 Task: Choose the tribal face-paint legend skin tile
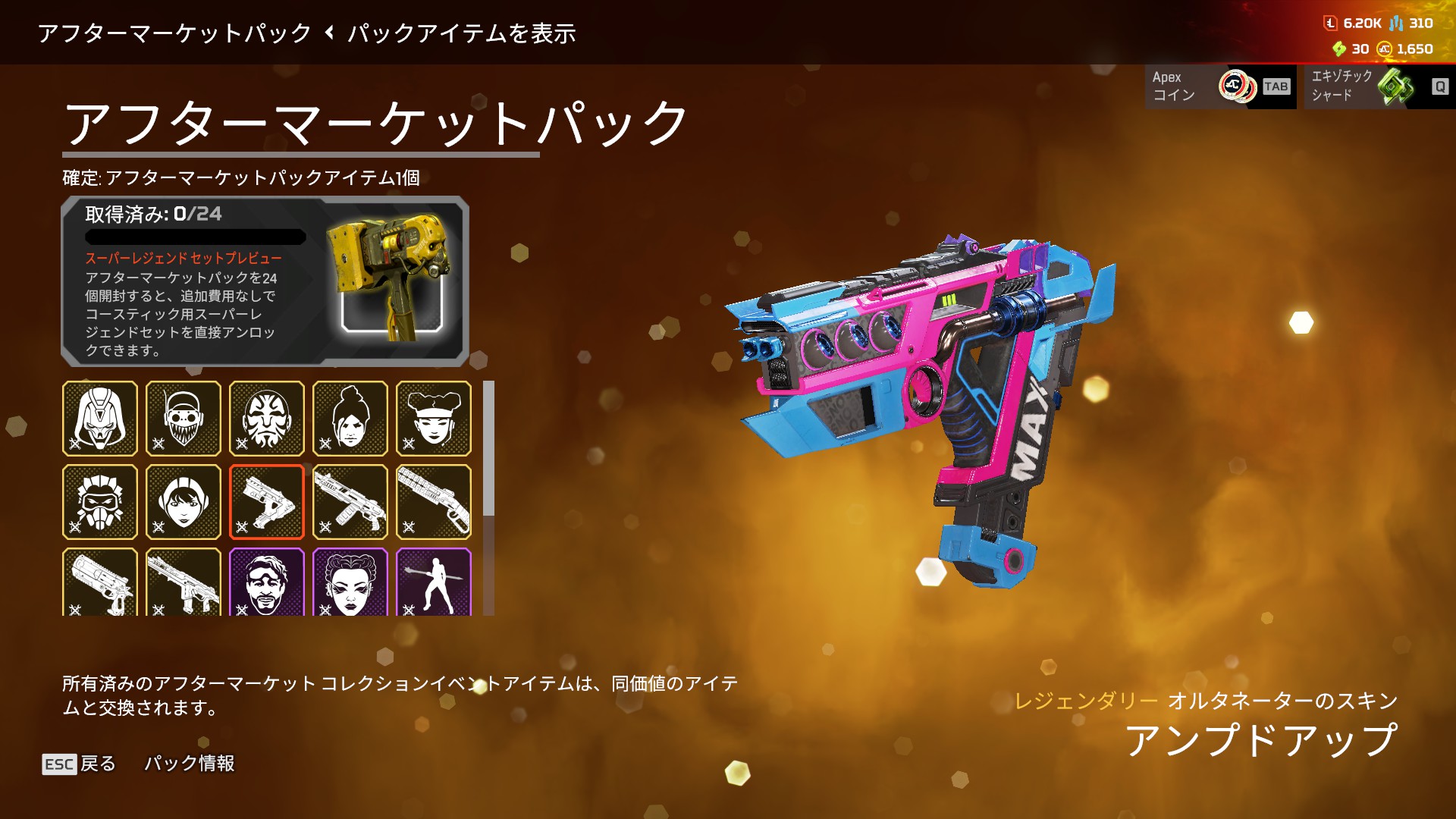click(267, 419)
